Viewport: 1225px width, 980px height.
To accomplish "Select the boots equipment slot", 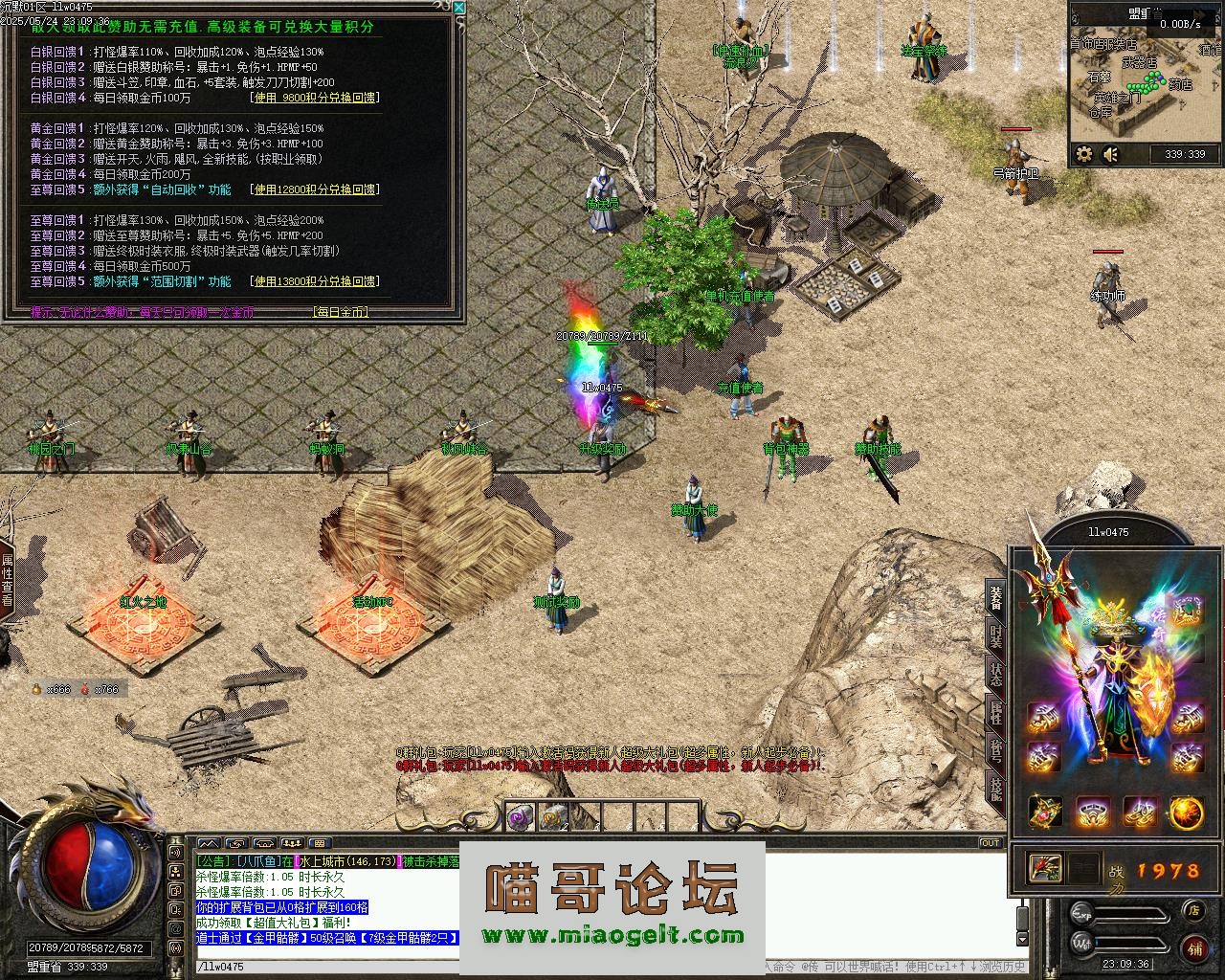I will coord(1139,813).
